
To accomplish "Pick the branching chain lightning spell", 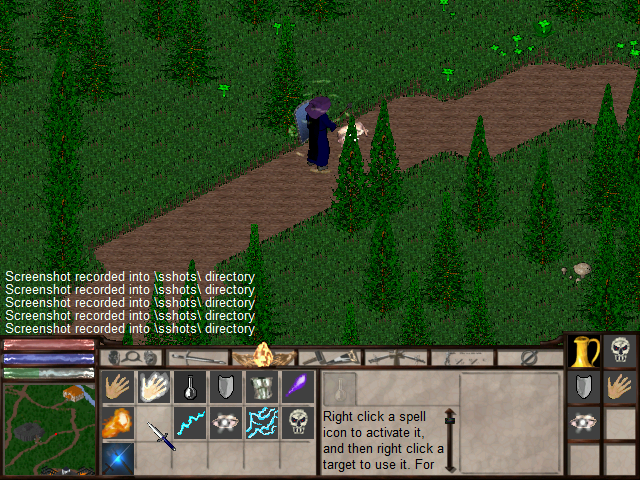I will click(x=261, y=423).
